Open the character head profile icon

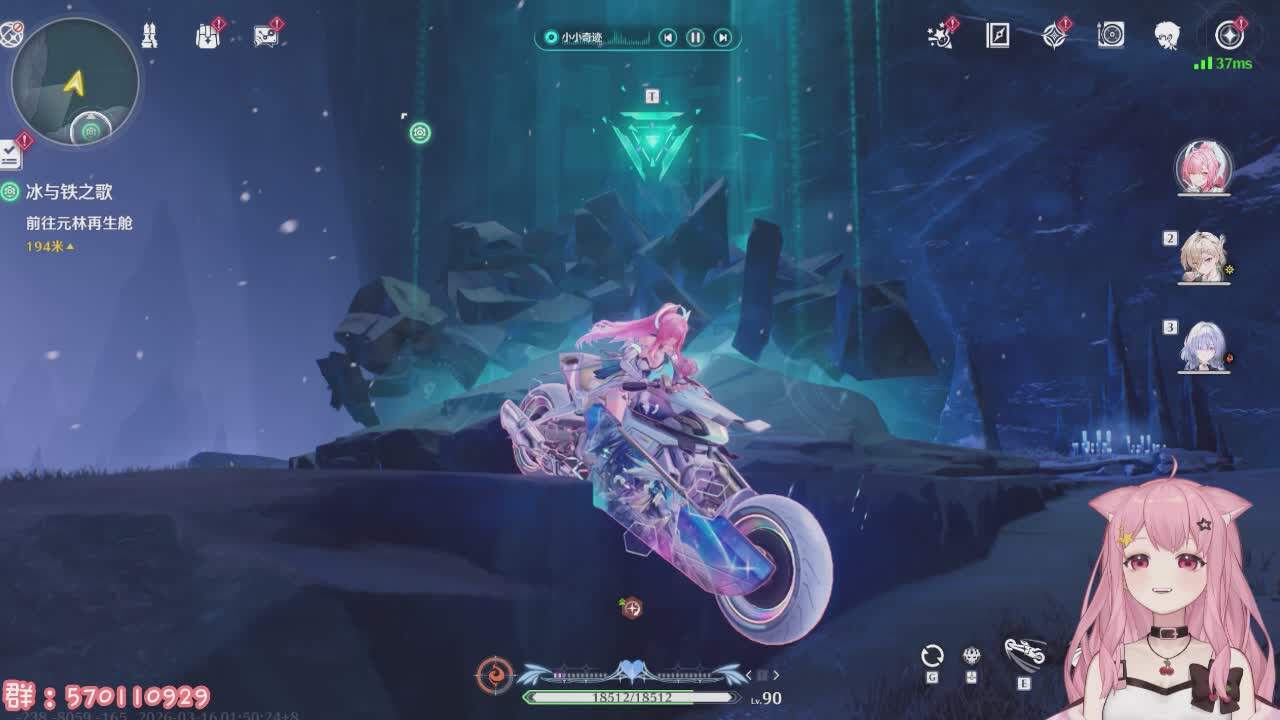[1167, 36]
